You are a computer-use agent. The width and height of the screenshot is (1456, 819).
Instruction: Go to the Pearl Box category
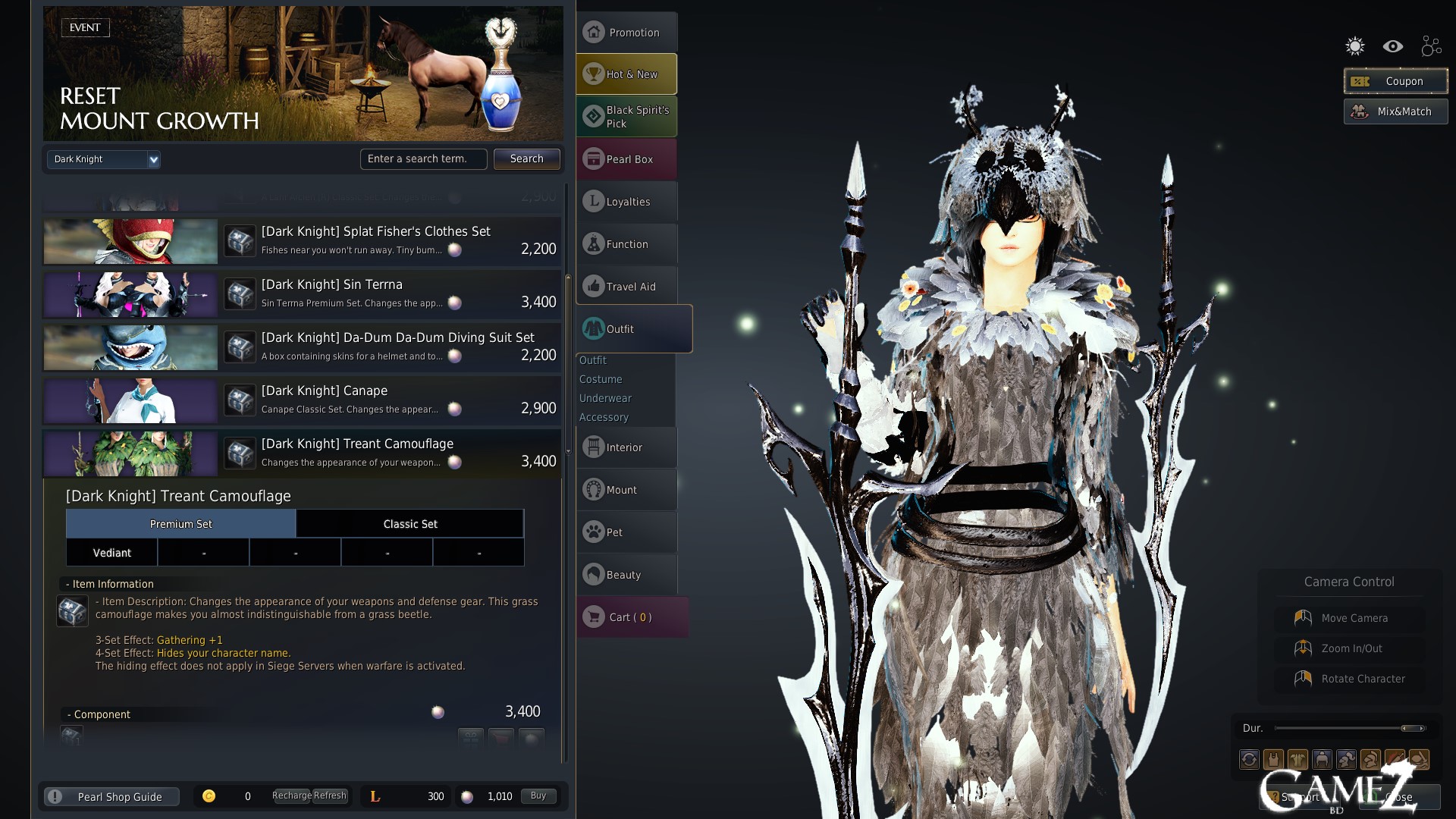coord(626,159)
